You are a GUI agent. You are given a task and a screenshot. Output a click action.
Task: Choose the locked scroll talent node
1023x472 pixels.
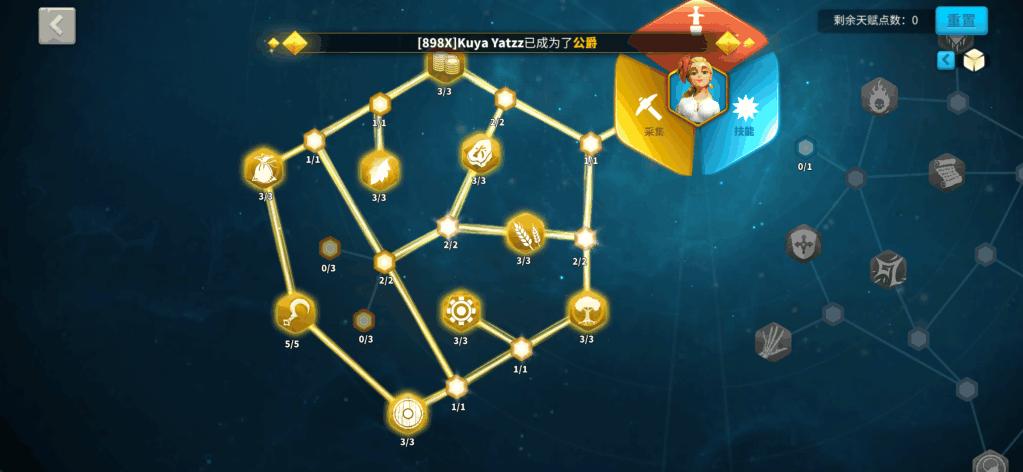pos(946,172)
